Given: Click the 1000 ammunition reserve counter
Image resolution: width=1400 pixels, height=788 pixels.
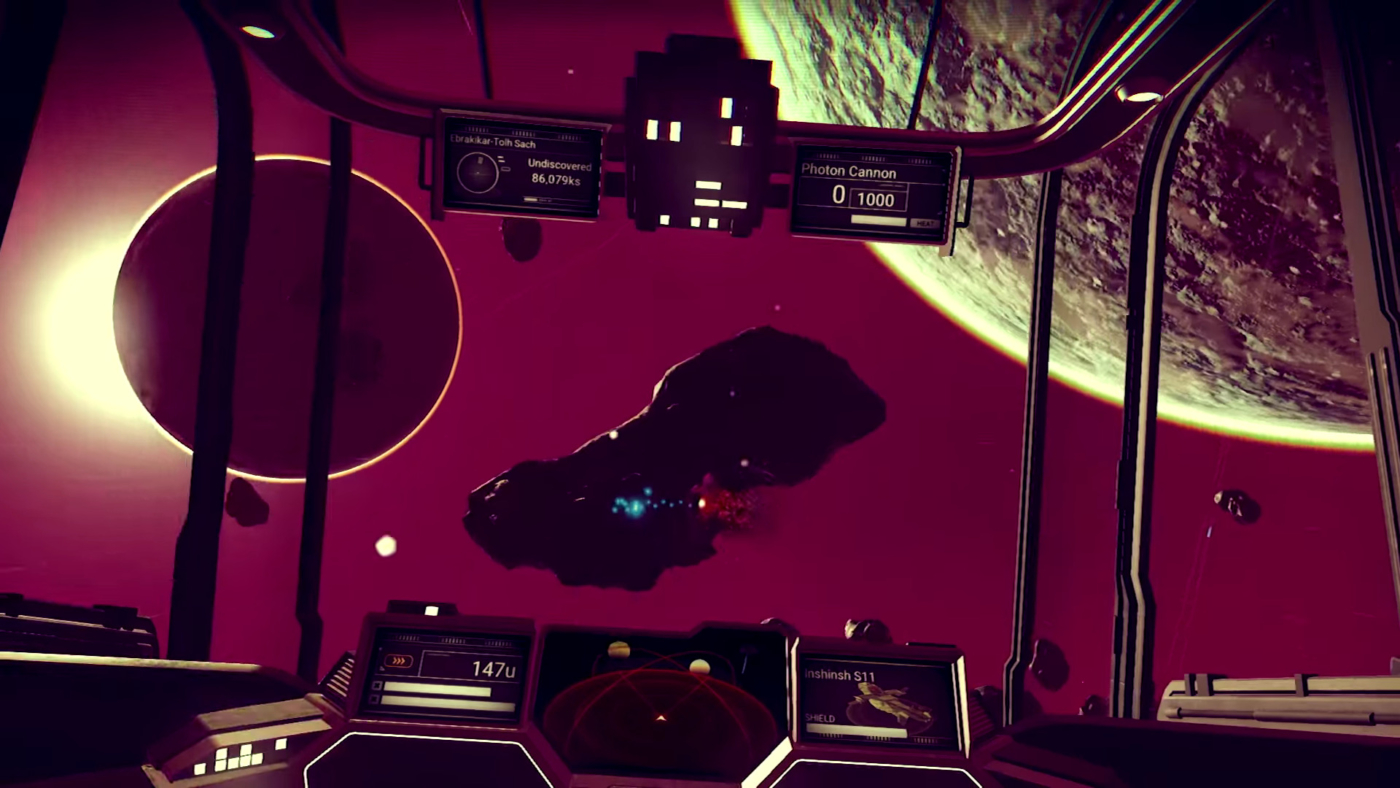Looking at the screenshot, I should 876,199.
